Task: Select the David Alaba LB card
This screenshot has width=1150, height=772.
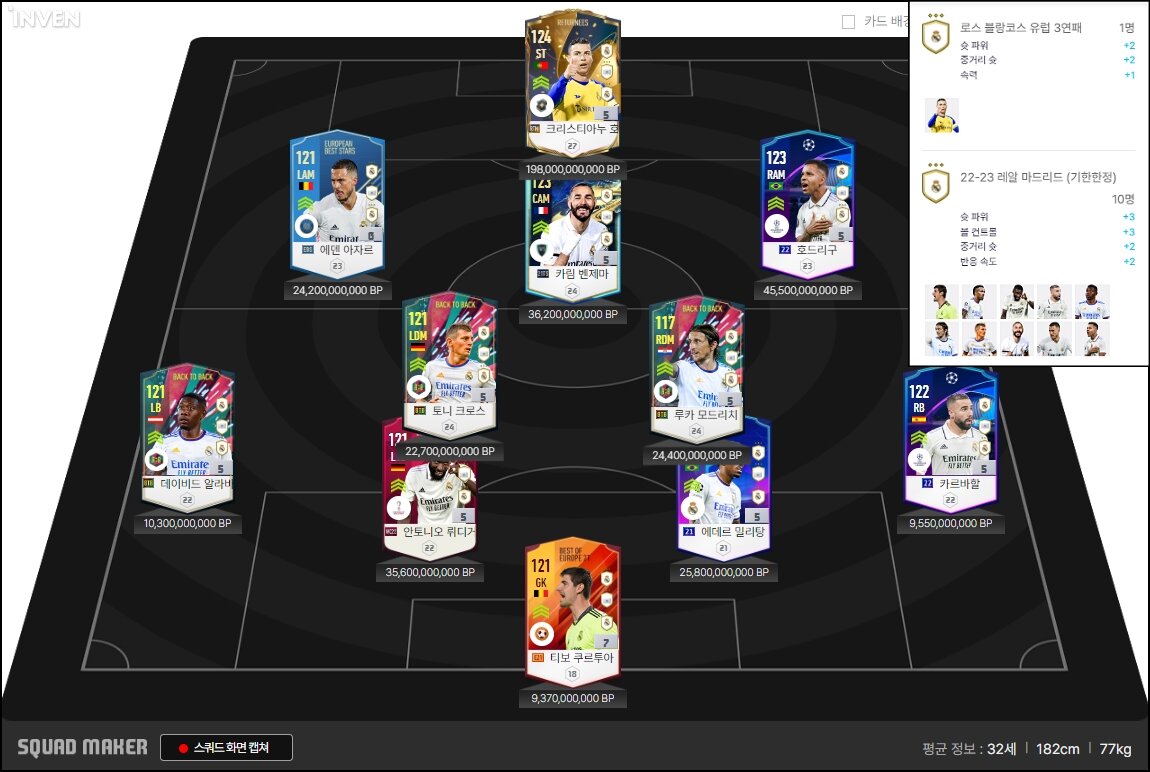Action: click(x=187, y=435)
